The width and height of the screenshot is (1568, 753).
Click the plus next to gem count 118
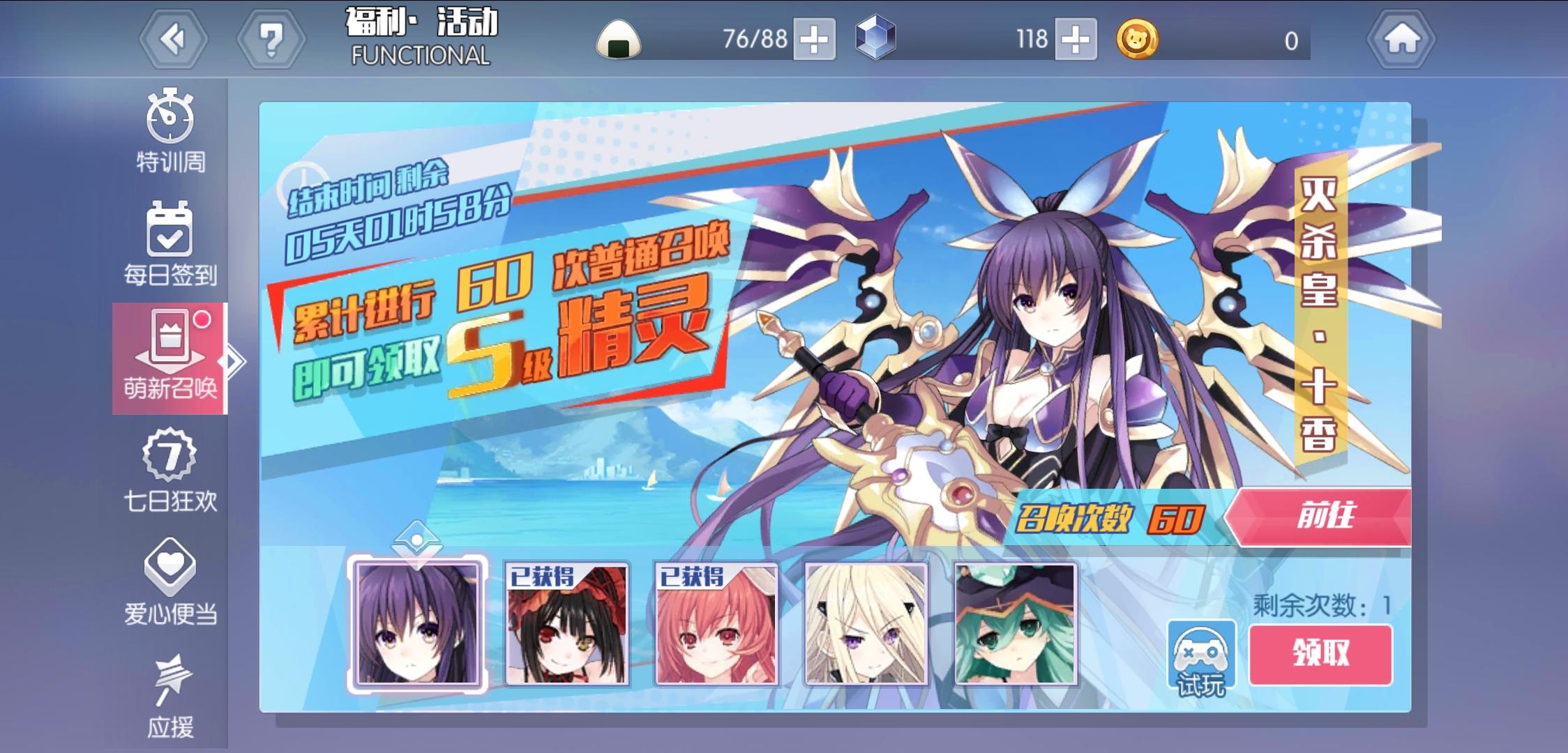coord(1075,40)
